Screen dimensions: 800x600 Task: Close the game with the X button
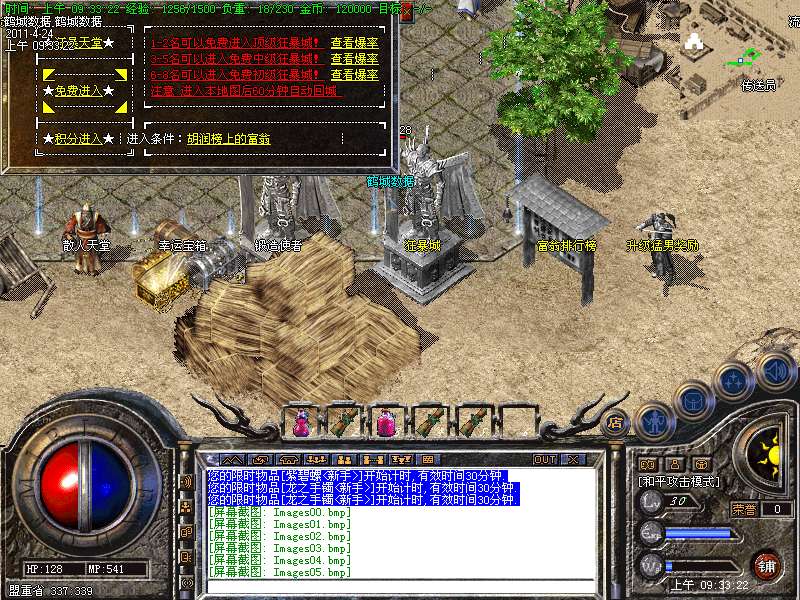pyautogui.click(x=573, y=460)
